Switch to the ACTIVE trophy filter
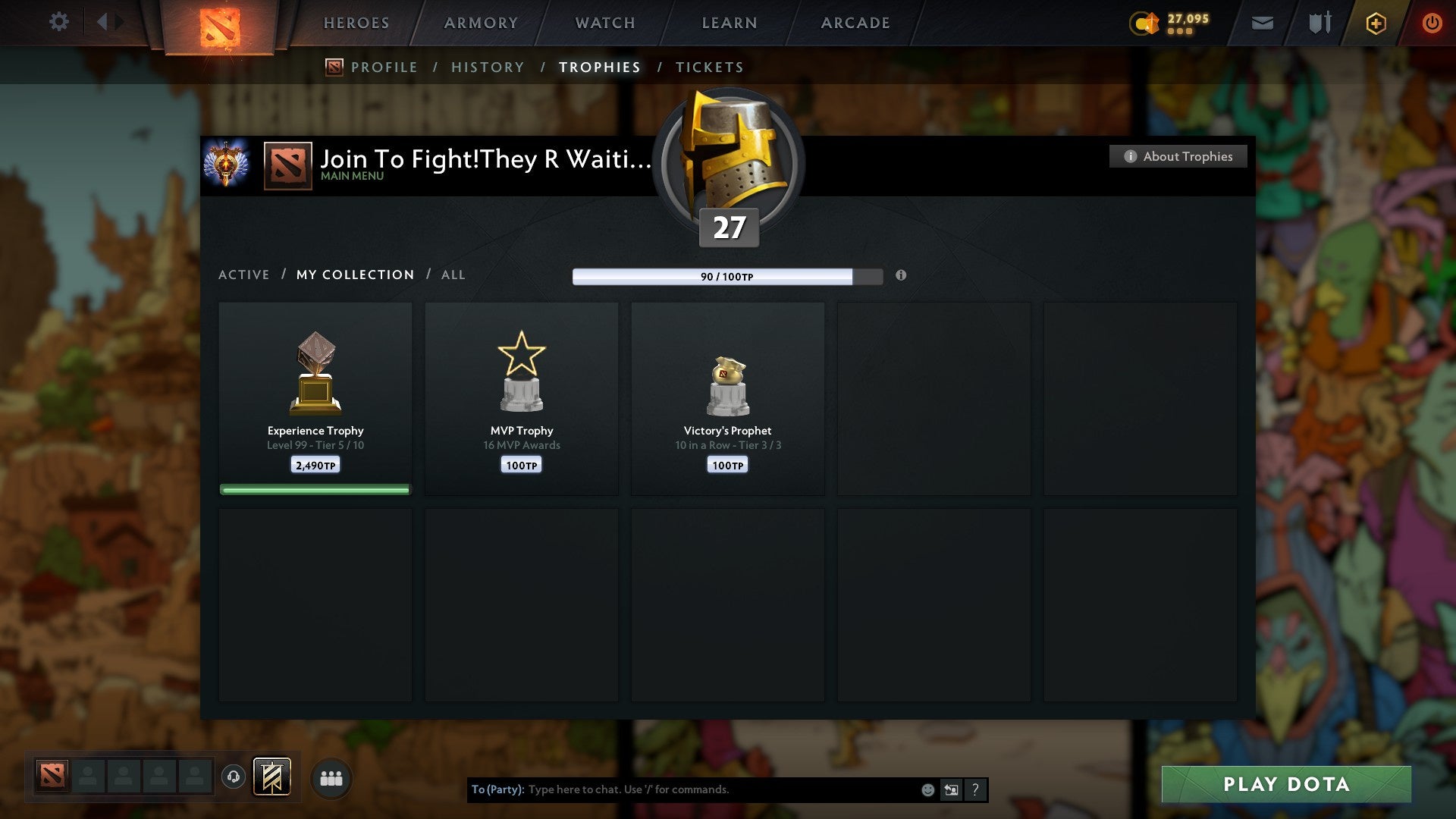 coord(244,275)
